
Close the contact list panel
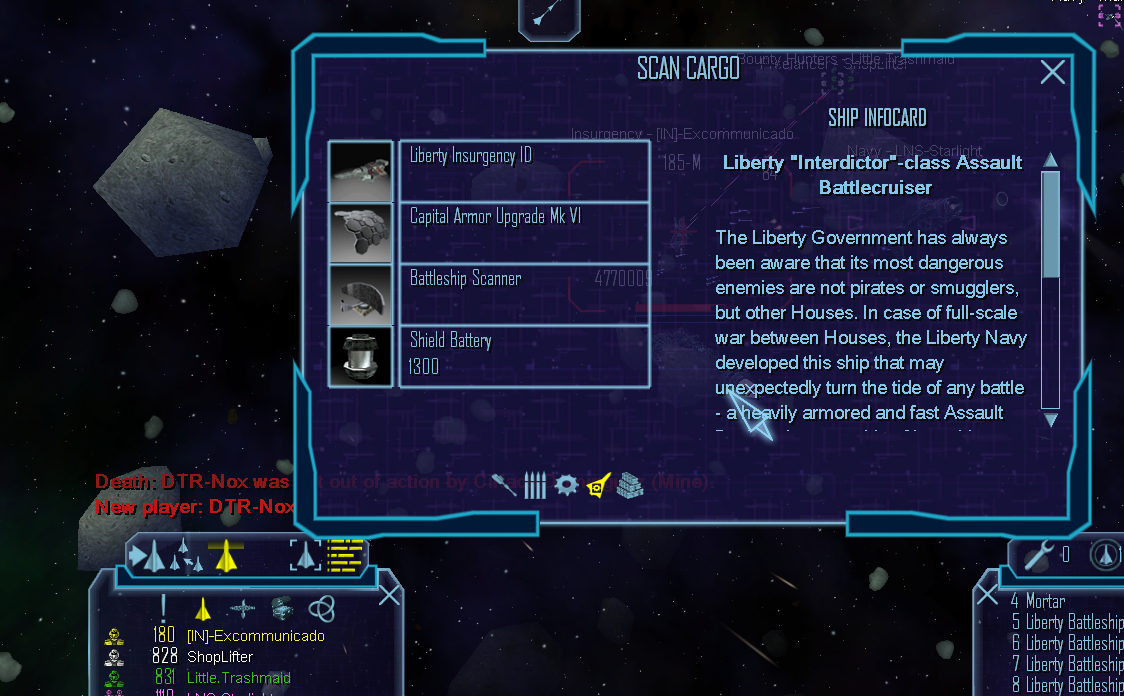[x=389, y=596]
